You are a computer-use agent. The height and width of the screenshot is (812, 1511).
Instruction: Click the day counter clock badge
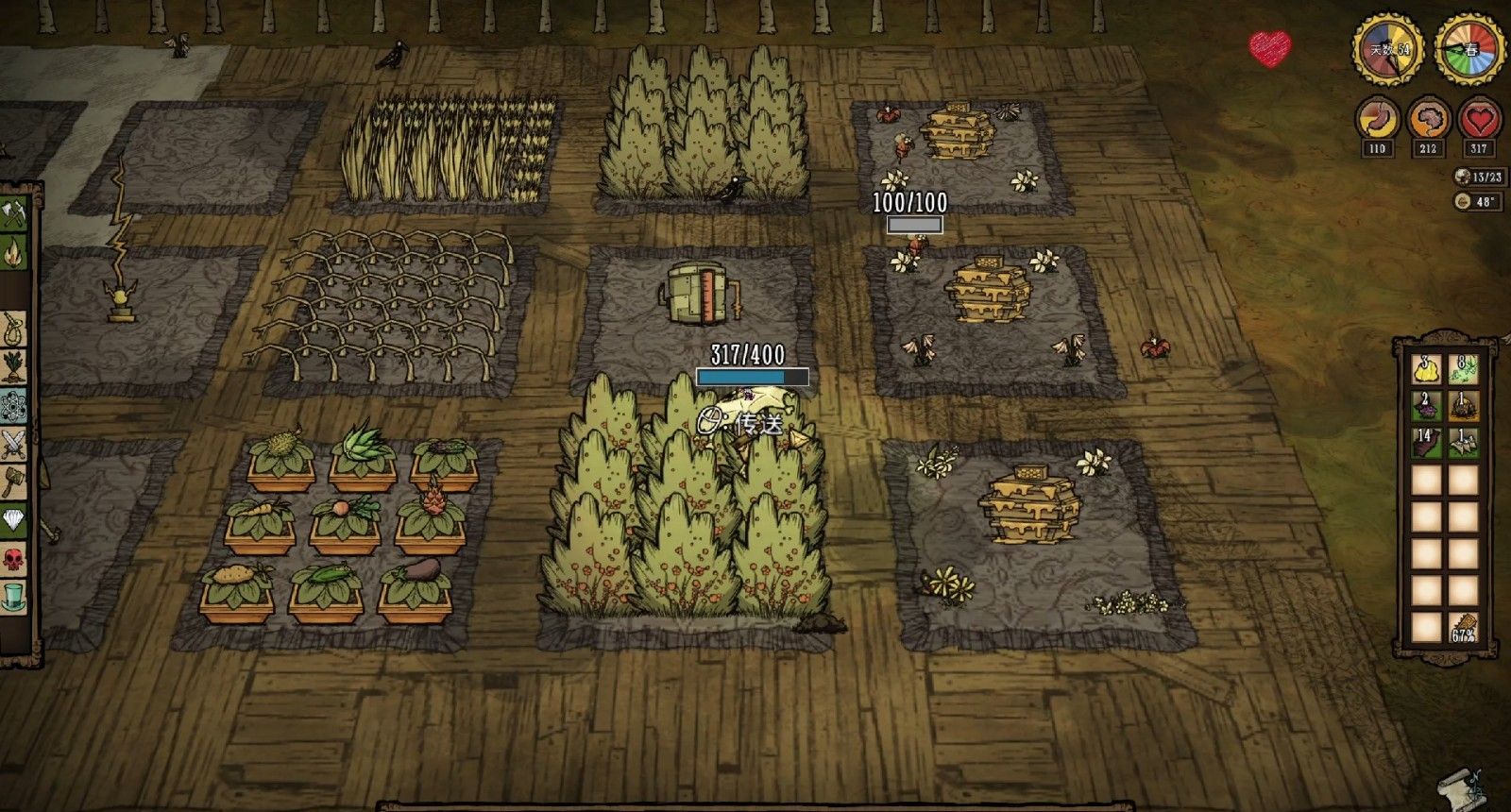[x=1388, y=49]
